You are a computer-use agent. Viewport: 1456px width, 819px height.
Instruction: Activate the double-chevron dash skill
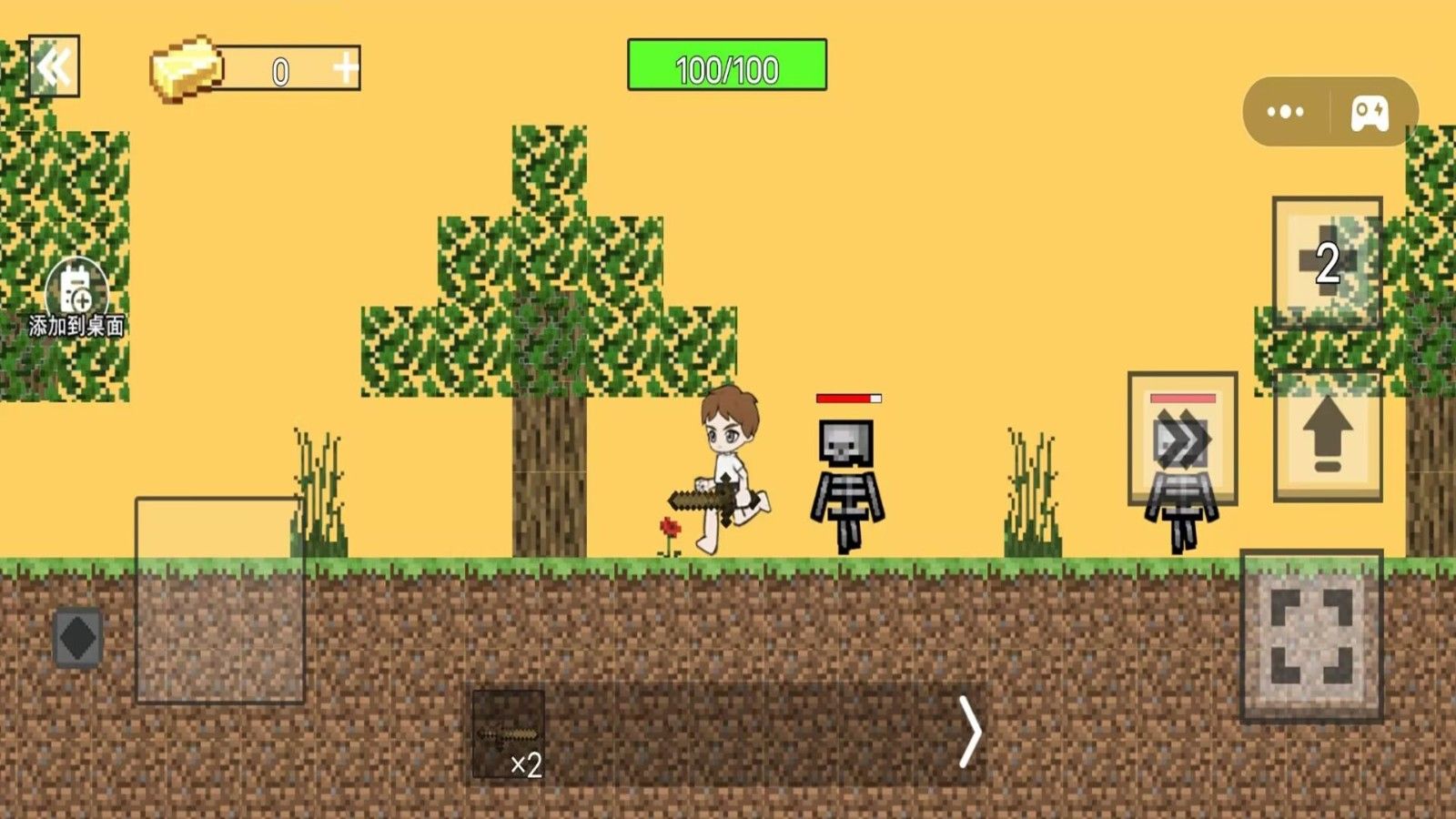(x=1182, y=439)
